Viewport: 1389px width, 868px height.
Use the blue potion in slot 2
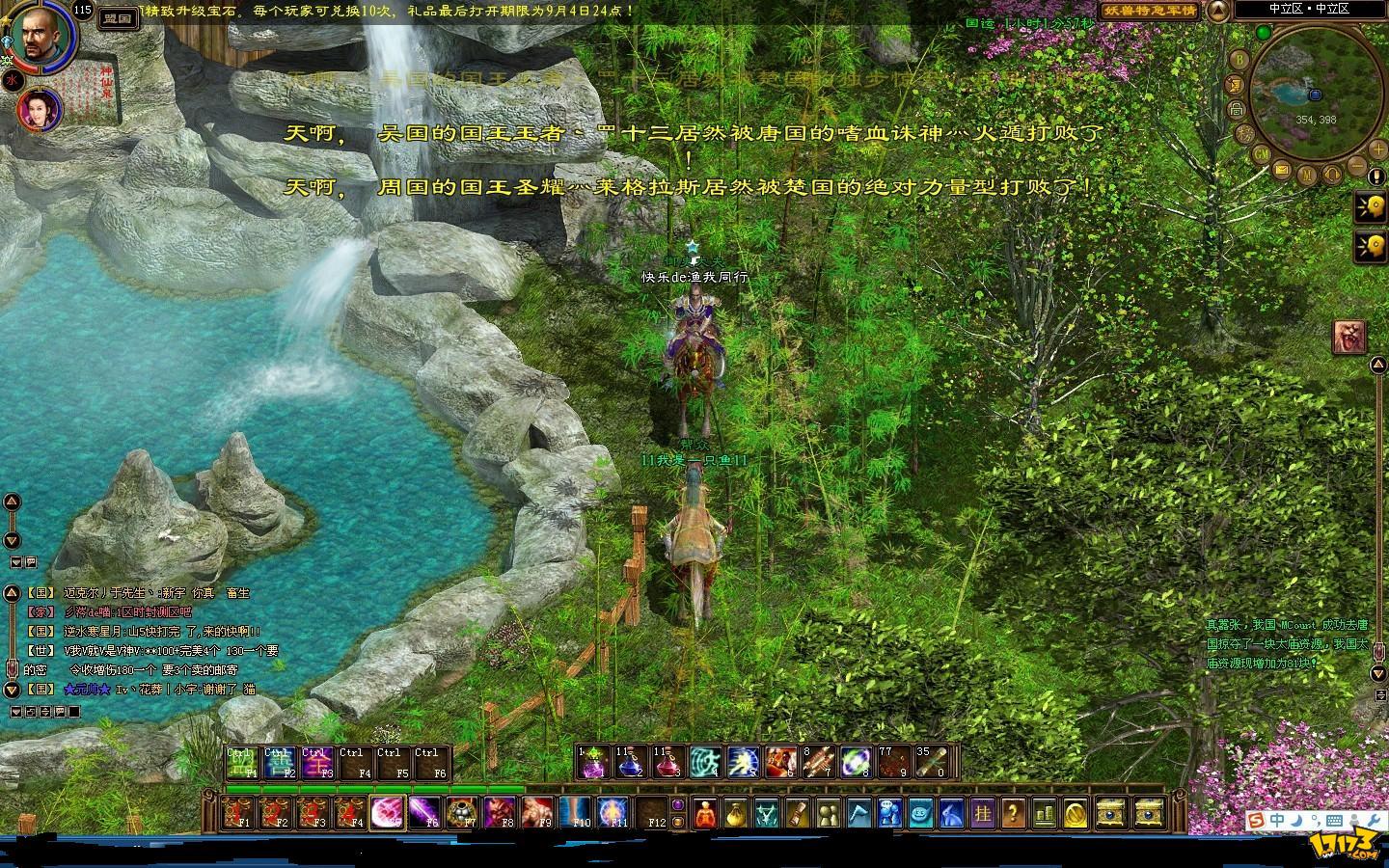tap(631, 763)
